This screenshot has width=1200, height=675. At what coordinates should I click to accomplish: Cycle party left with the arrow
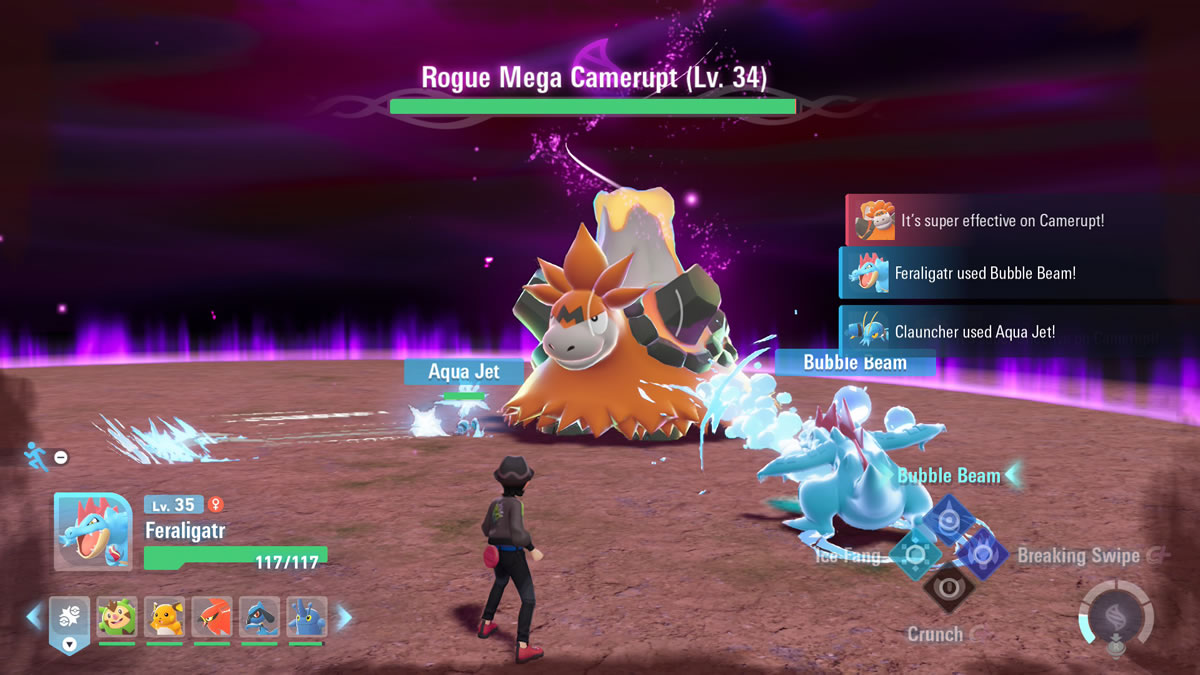tap(34, 617)
